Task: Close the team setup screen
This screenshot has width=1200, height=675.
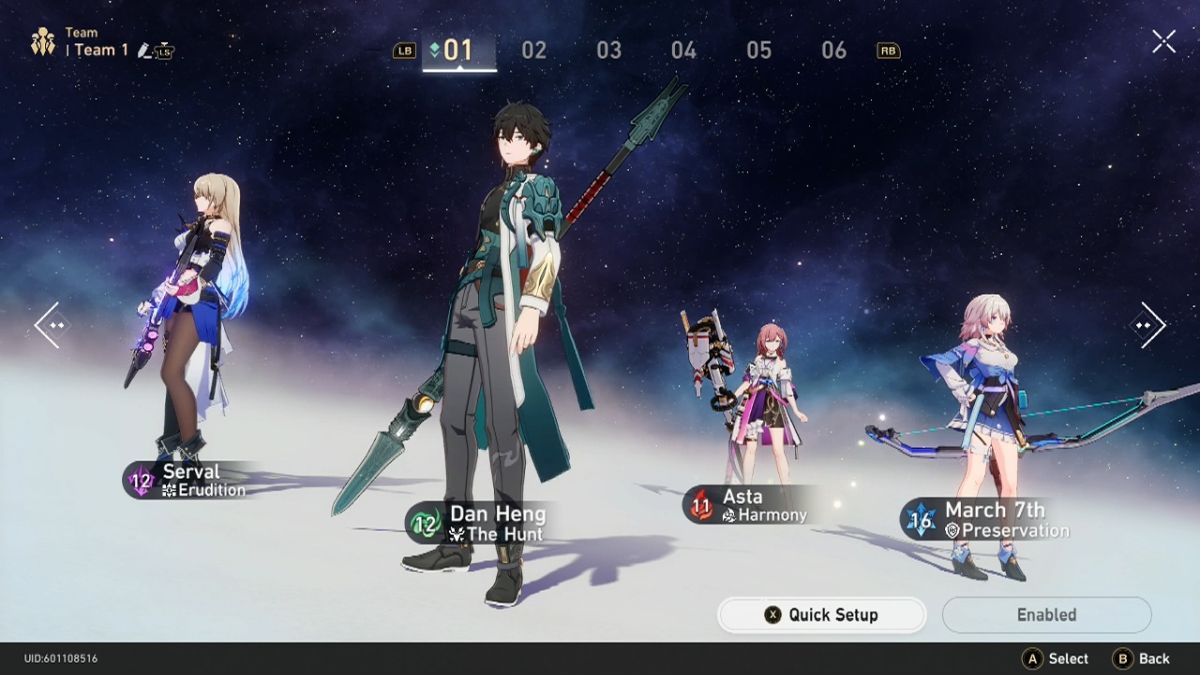Action: pos(1164,41)
